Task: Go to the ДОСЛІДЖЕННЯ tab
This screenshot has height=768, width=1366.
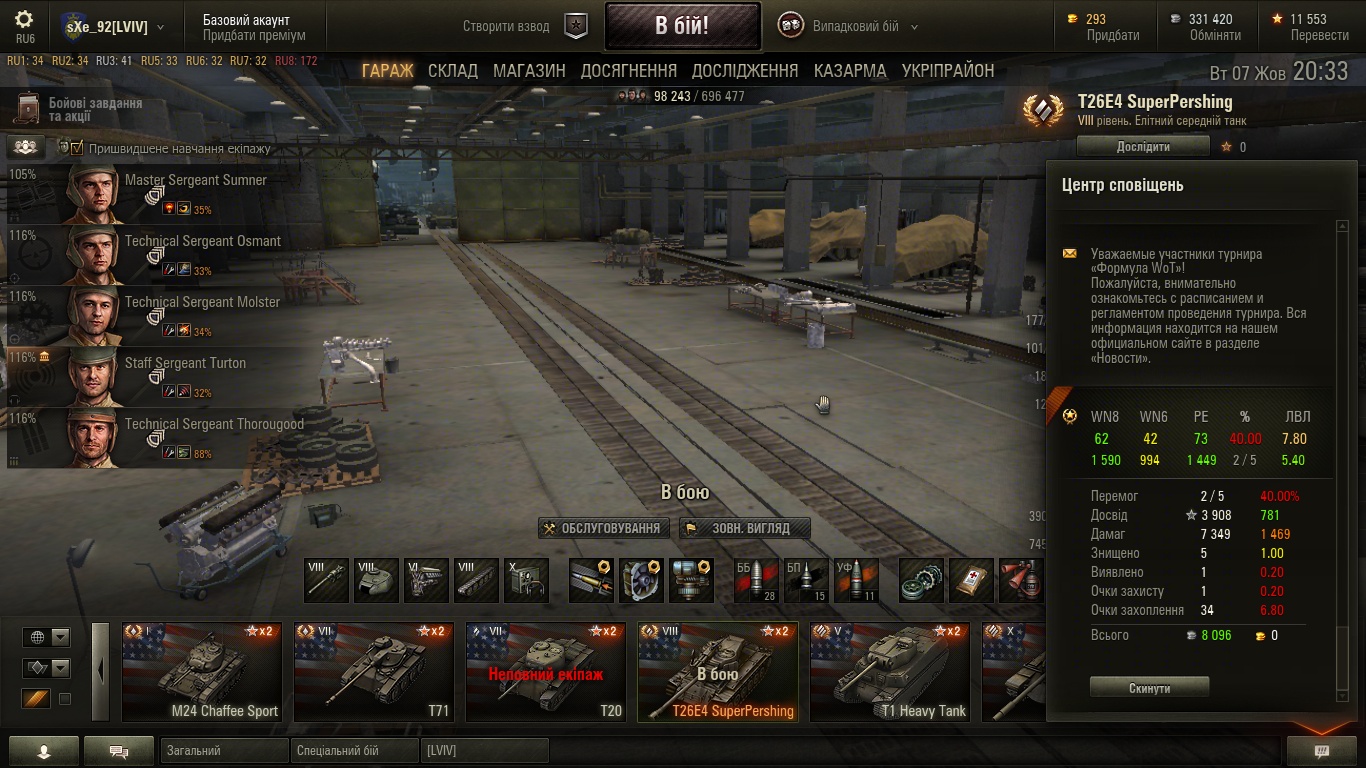Action: [x=745, y=71]
